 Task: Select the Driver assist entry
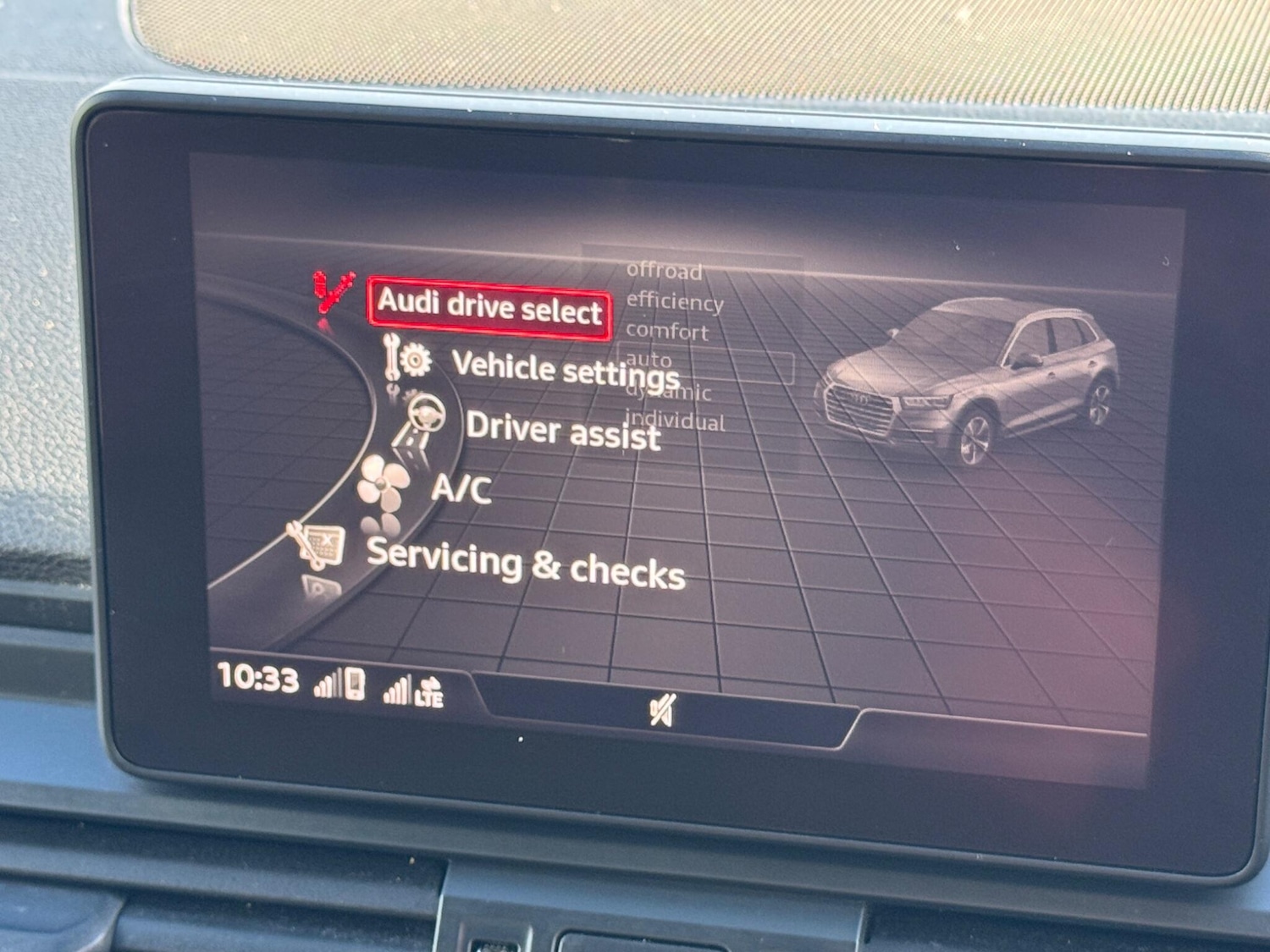[x=563, y=430]
